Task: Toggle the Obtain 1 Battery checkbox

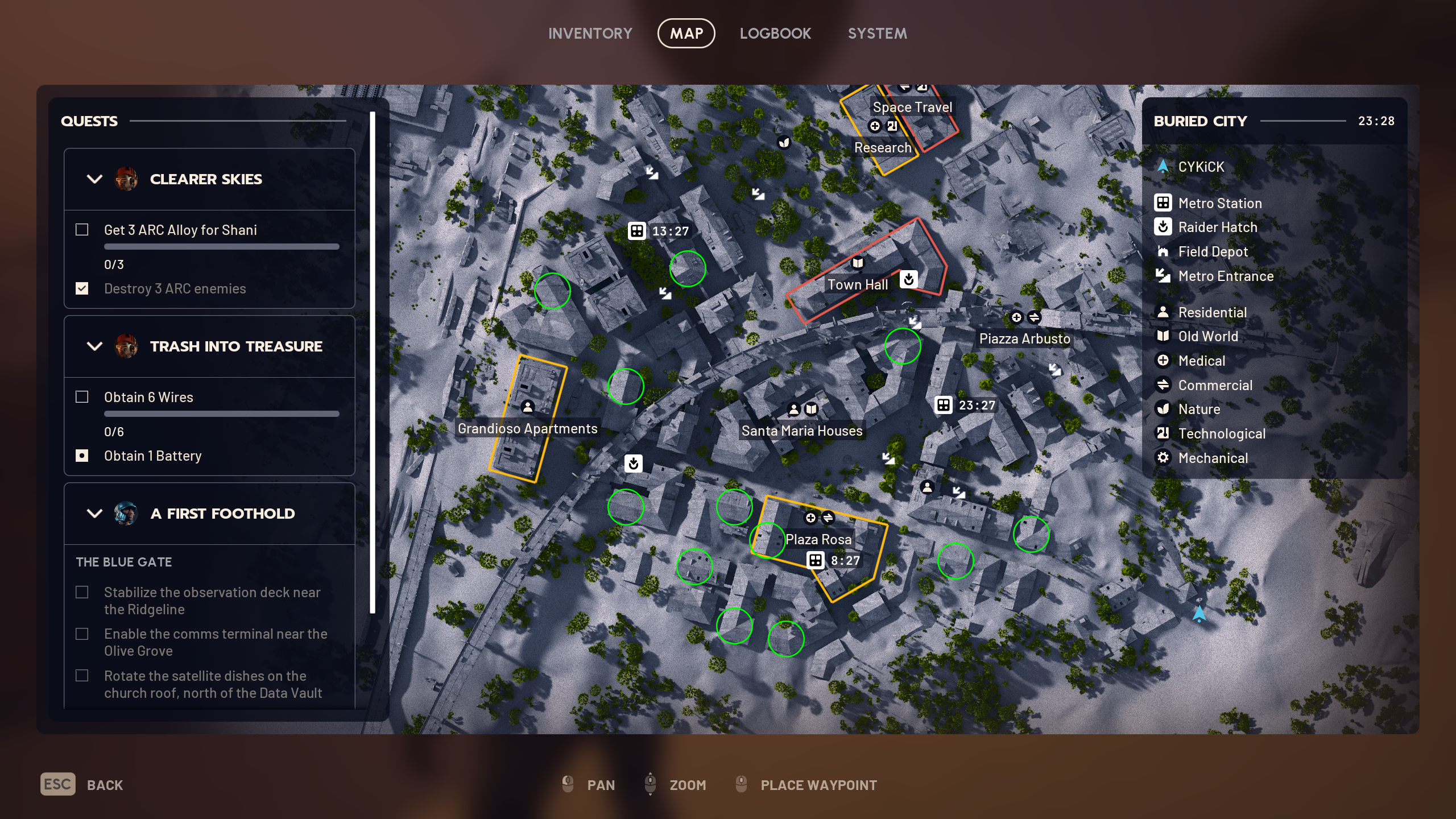Action: [x=82, y=456]
